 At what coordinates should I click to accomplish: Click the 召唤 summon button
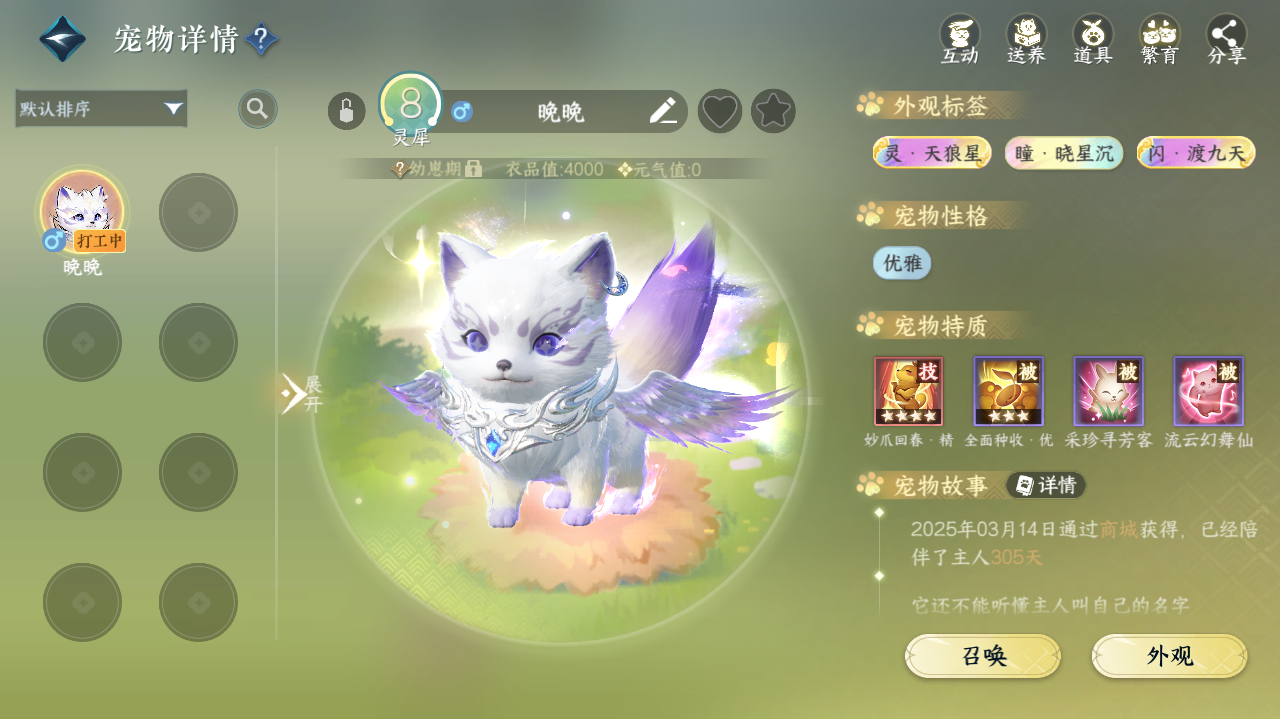[983, 656]
